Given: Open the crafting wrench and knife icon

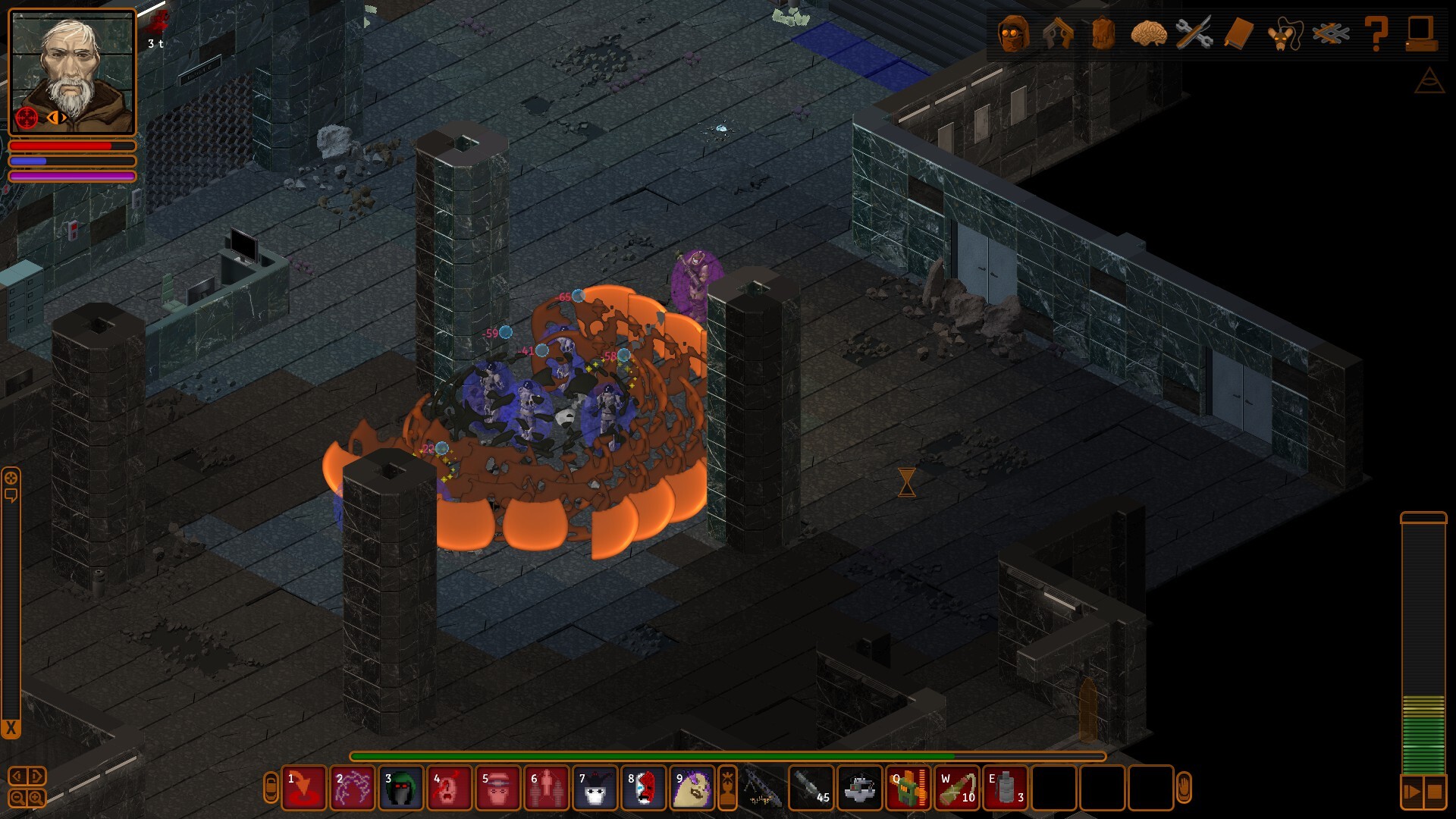Looking at the screenshot, I should (1194, 33).
